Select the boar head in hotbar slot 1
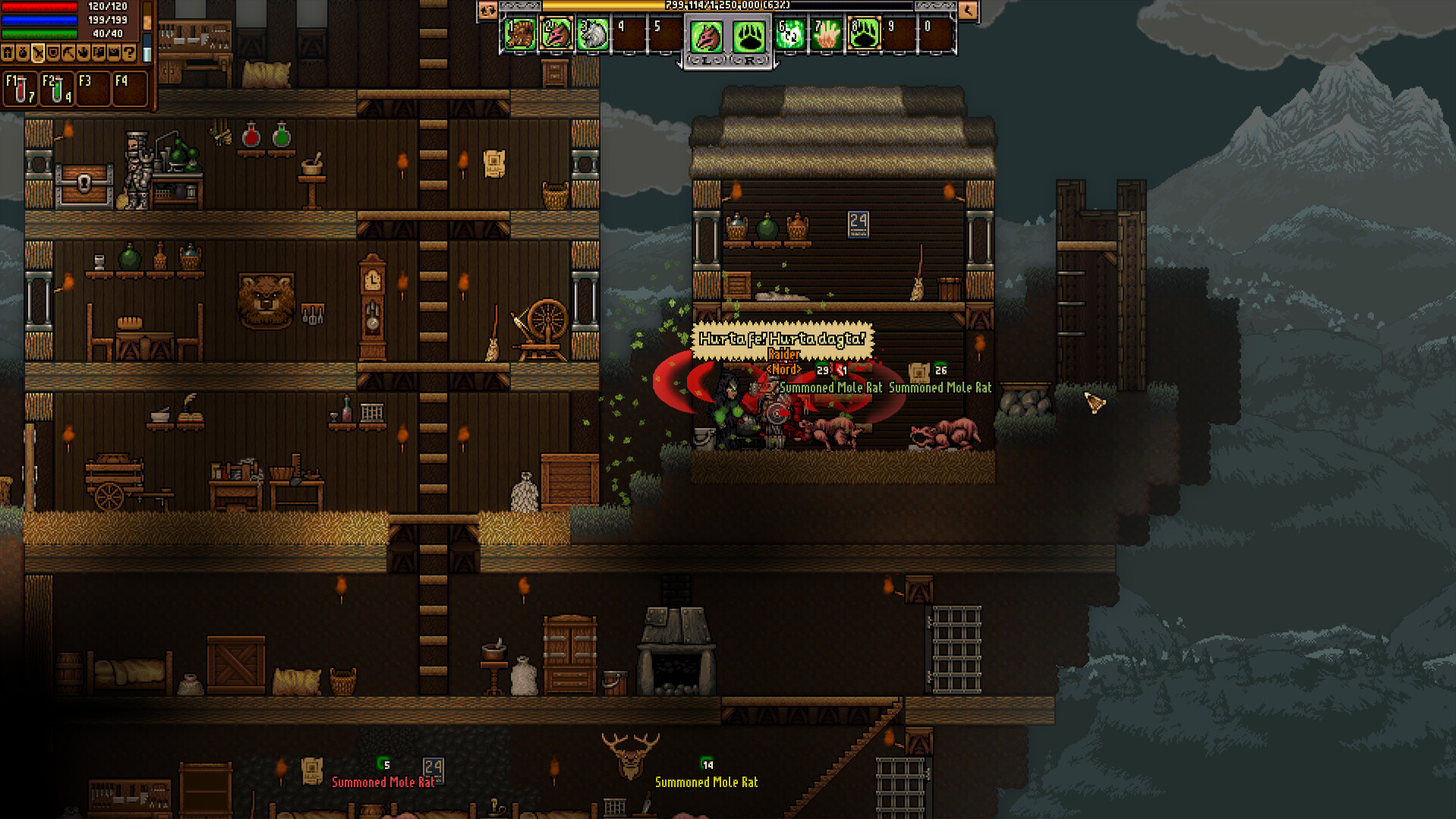1456x819 pixels. [x=520, y=35]
